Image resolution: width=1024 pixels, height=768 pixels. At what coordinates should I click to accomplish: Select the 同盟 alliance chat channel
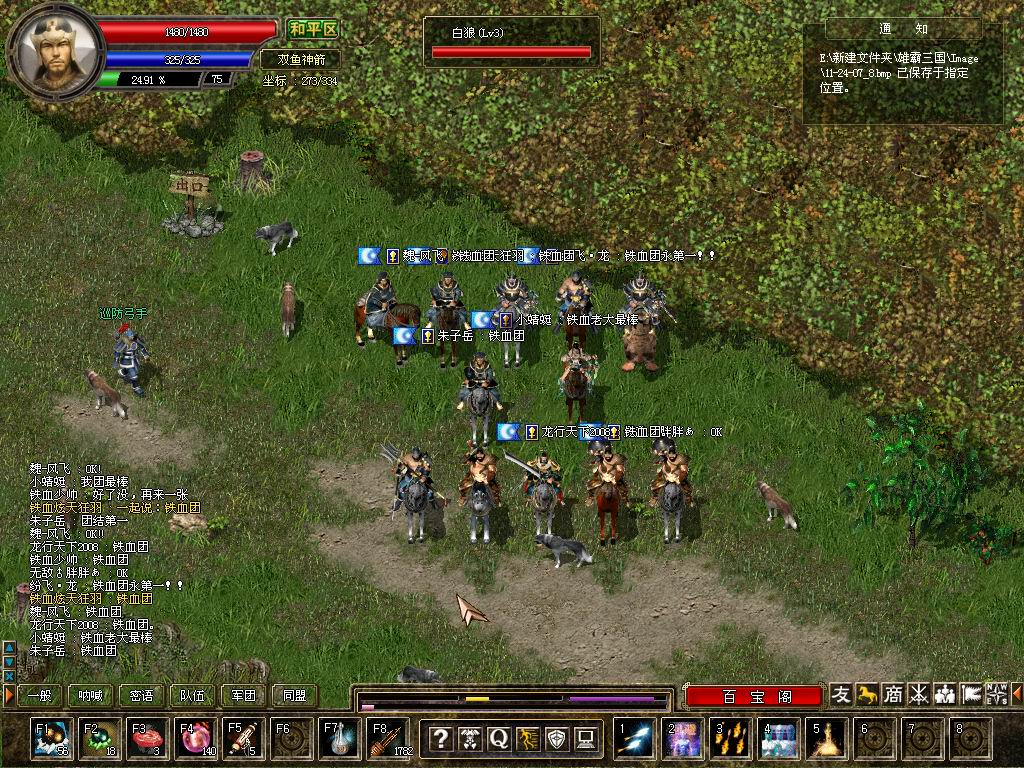(294, 695)
